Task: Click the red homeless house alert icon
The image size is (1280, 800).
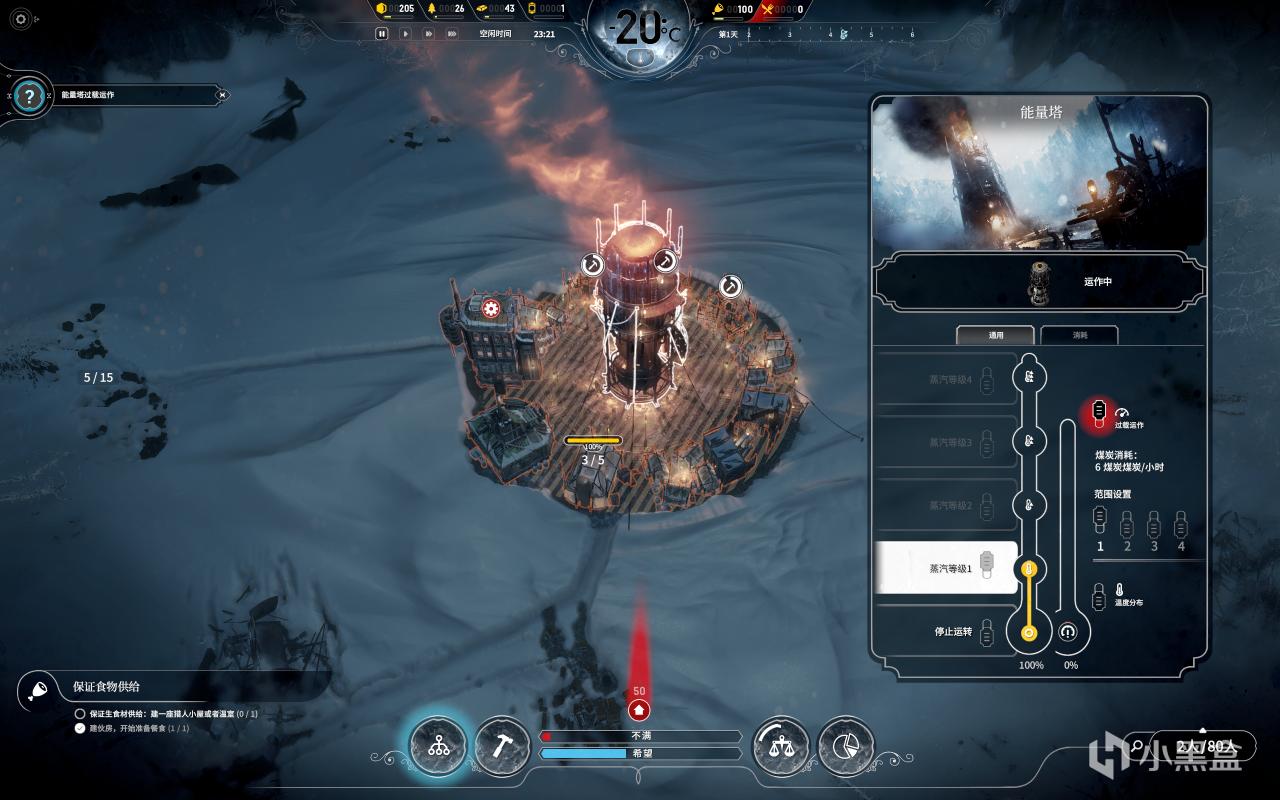Action: (x=639, y=709)
